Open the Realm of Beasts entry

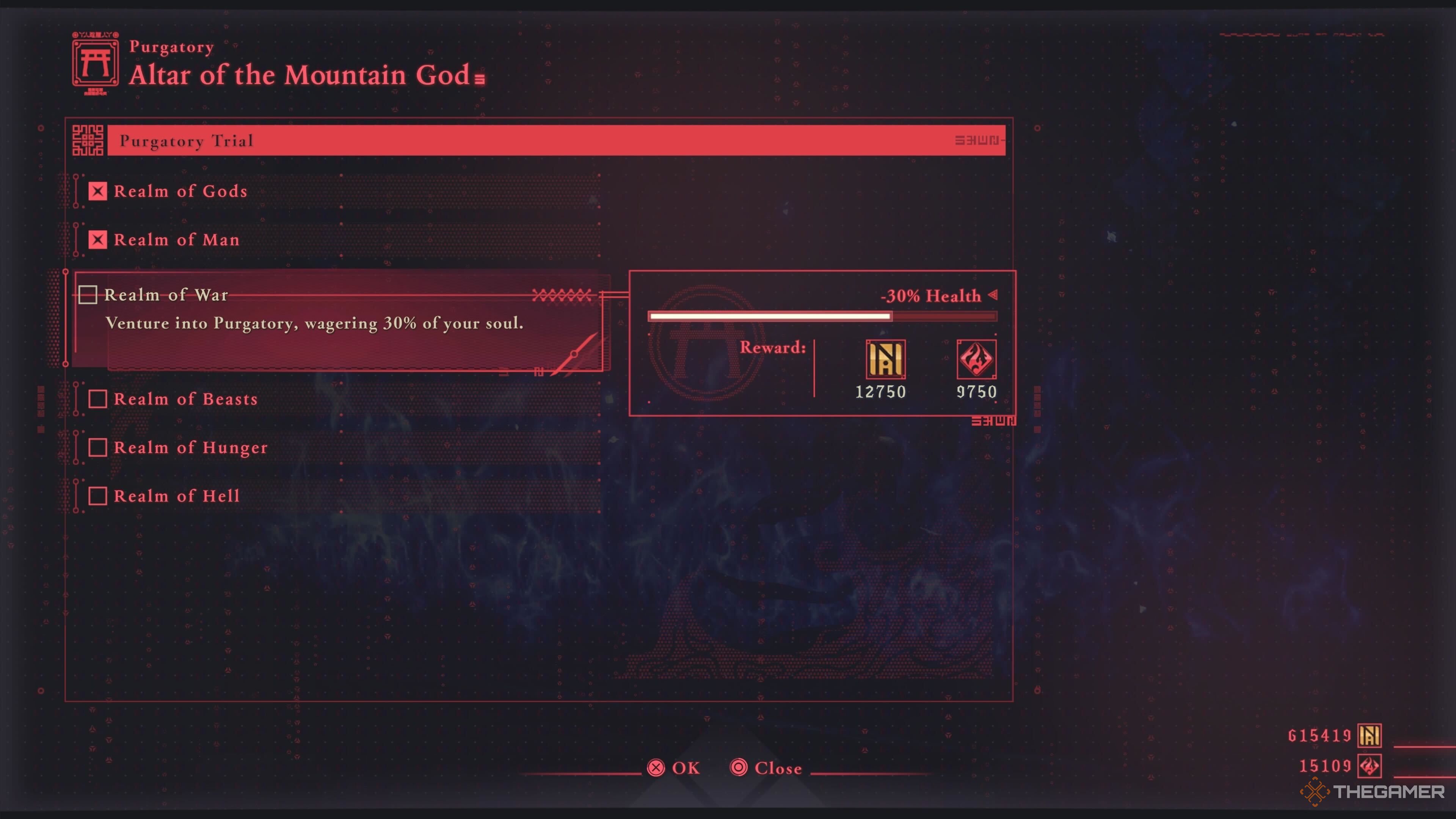click(x=187, y=399)
